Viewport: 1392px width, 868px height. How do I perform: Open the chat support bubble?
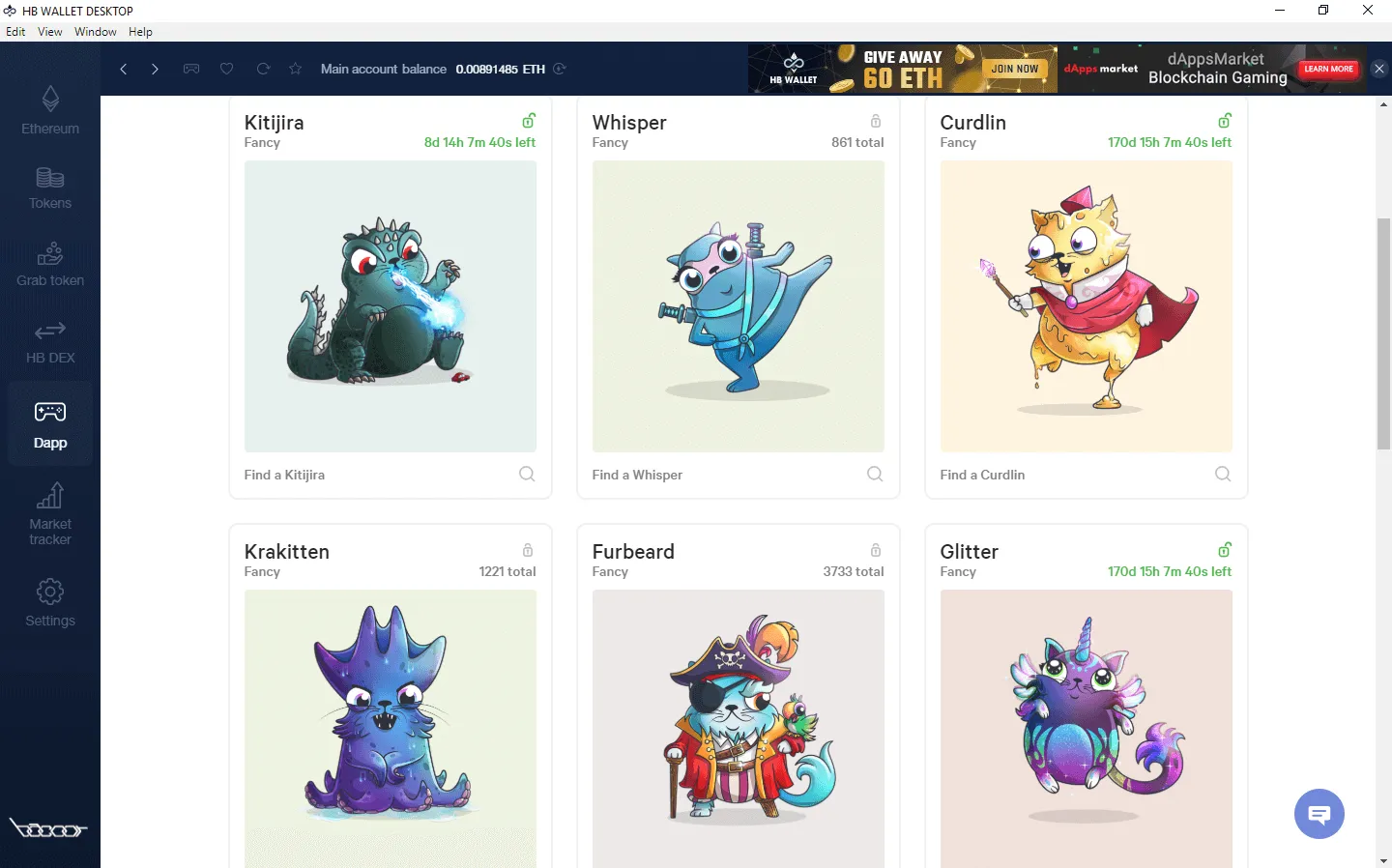click(x=1319, y=814)
